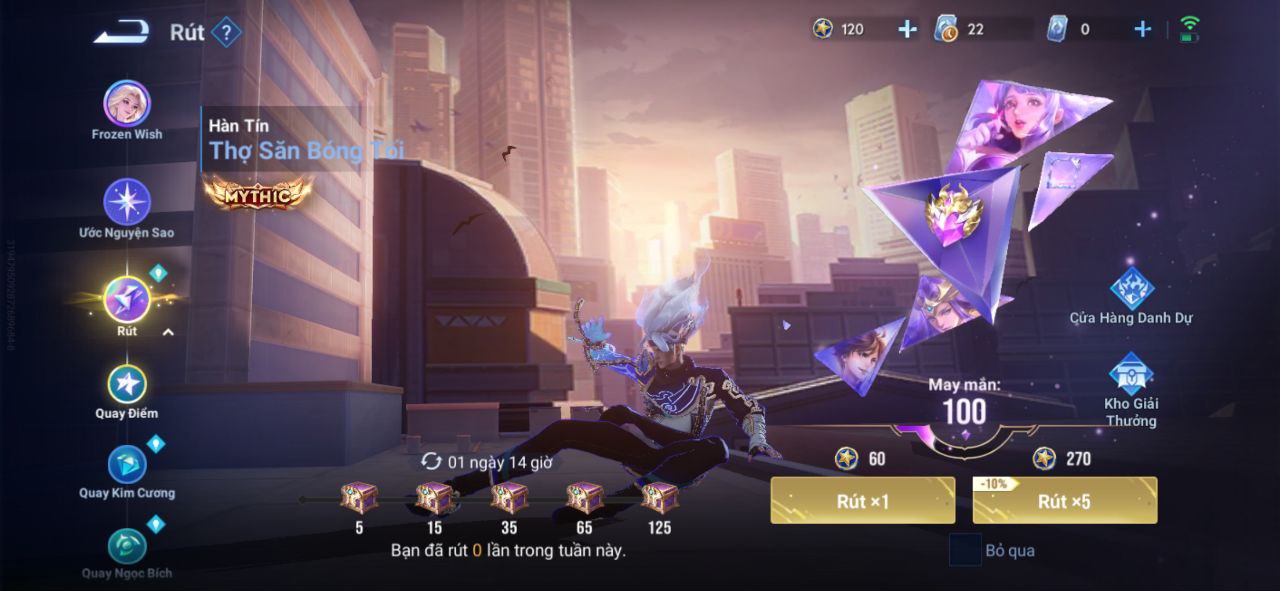Select the 5-draw milestone chest
1280x591 pixels.
coord(359,497)
